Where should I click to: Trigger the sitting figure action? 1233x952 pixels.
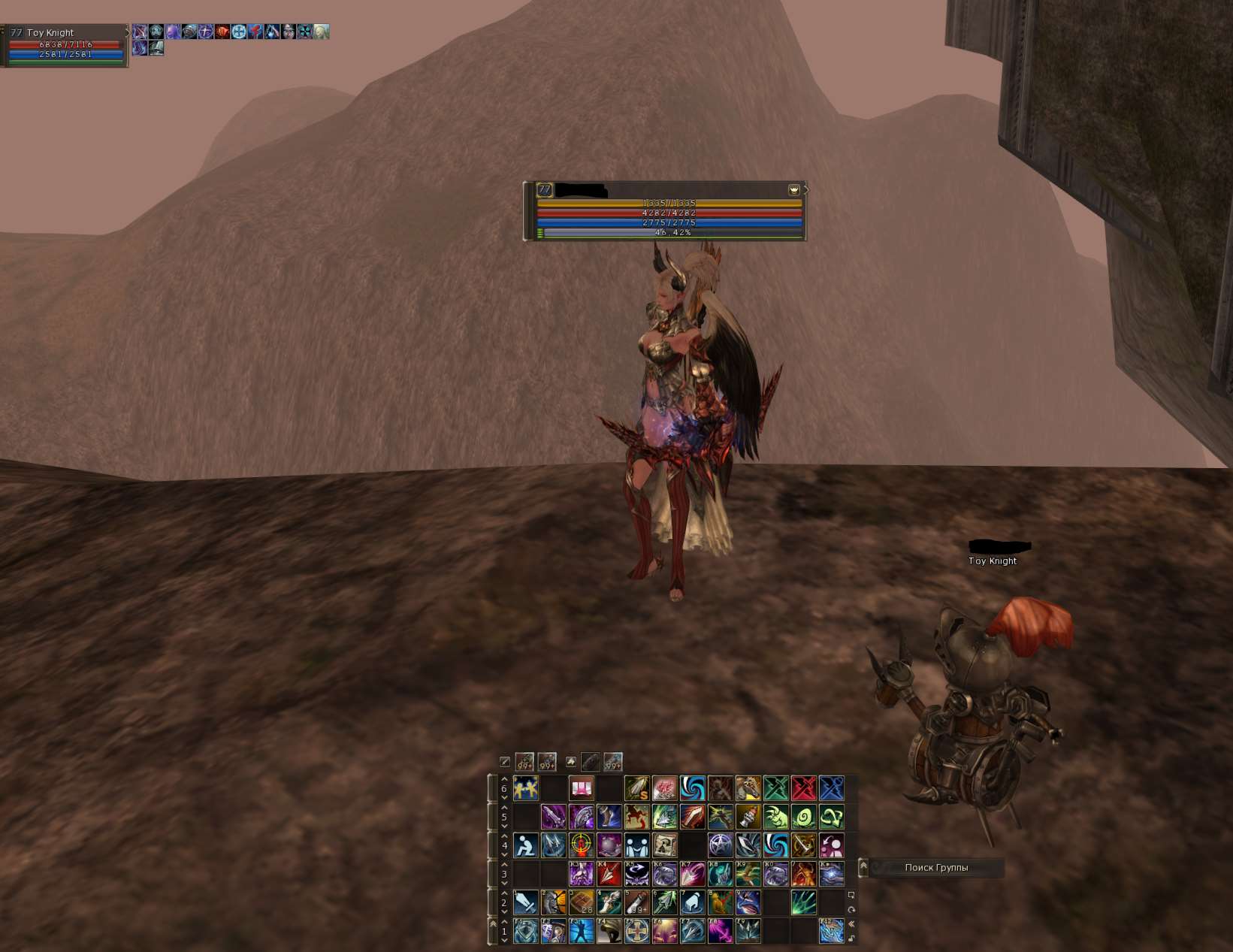(525, 845)
